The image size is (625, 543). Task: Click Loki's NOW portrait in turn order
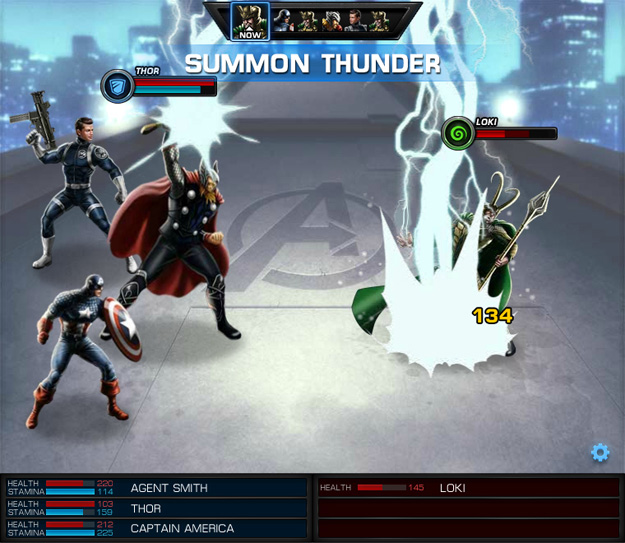pos(250,18)
